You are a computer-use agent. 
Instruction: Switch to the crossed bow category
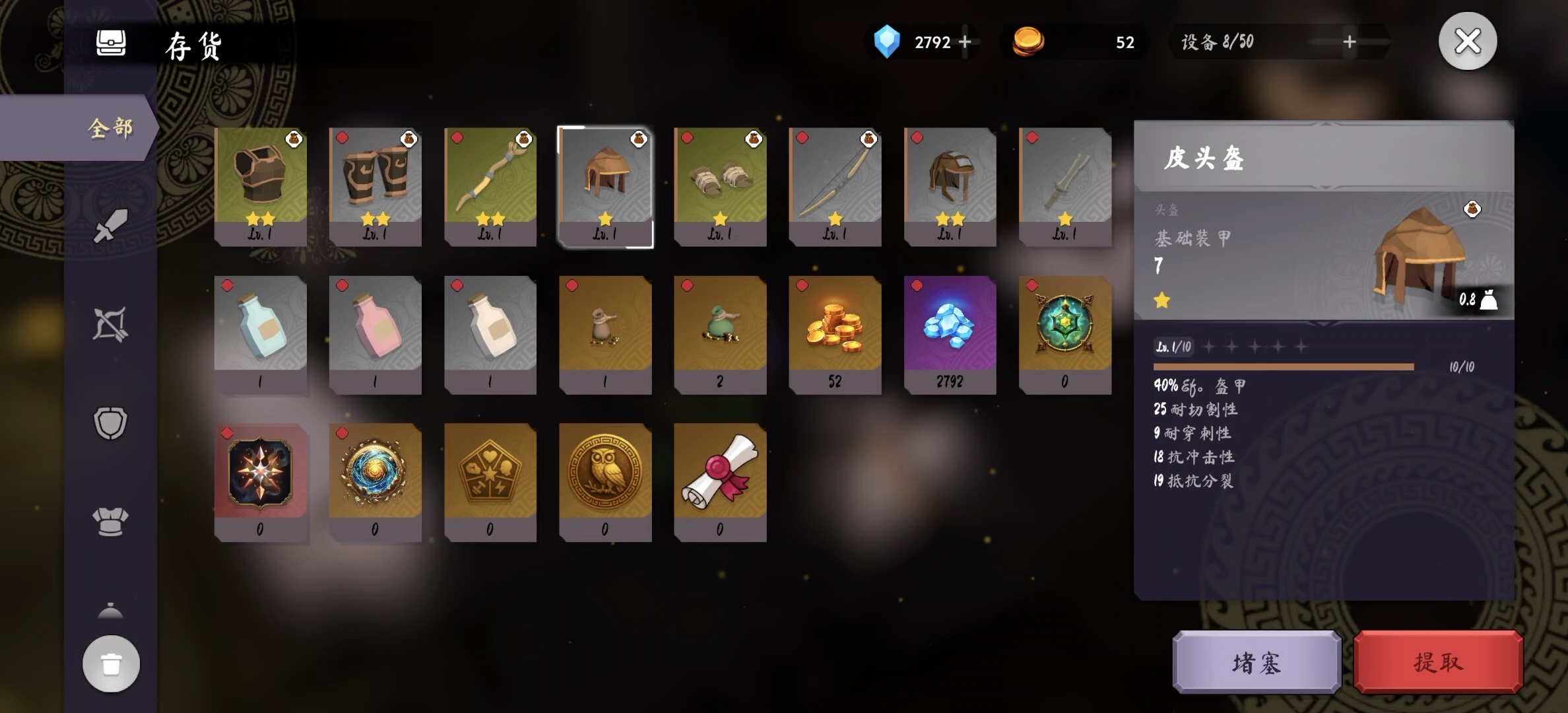[x=110, y=324]
